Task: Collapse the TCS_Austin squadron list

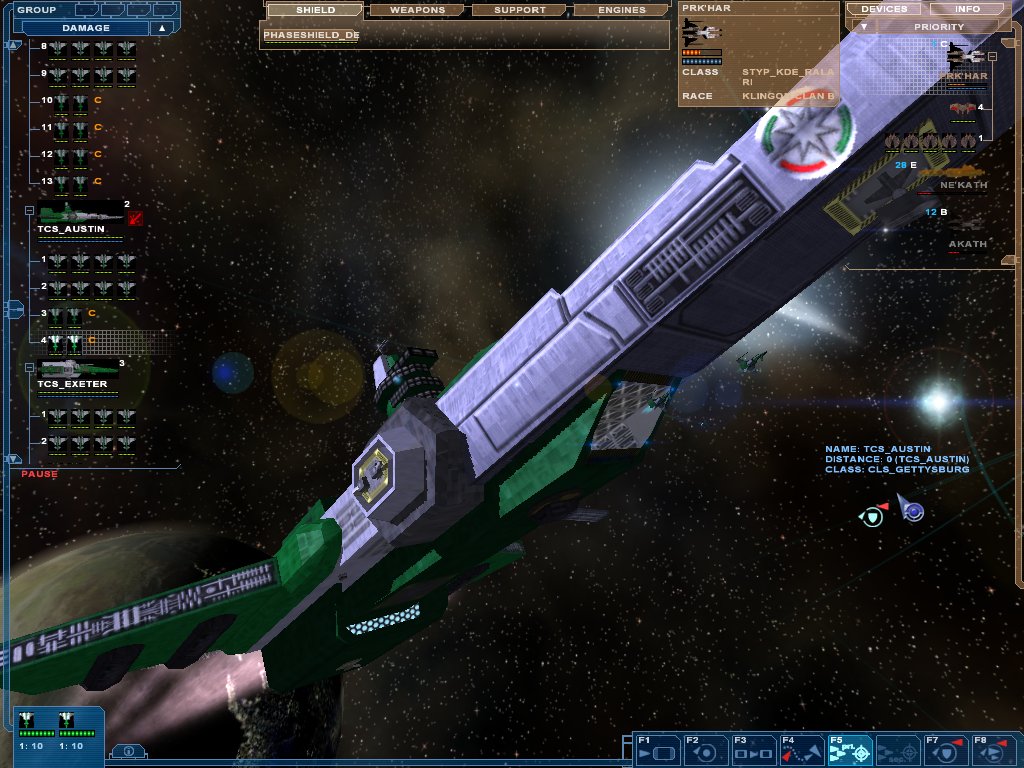Action: pyautogui.click(x=30, y=211)
